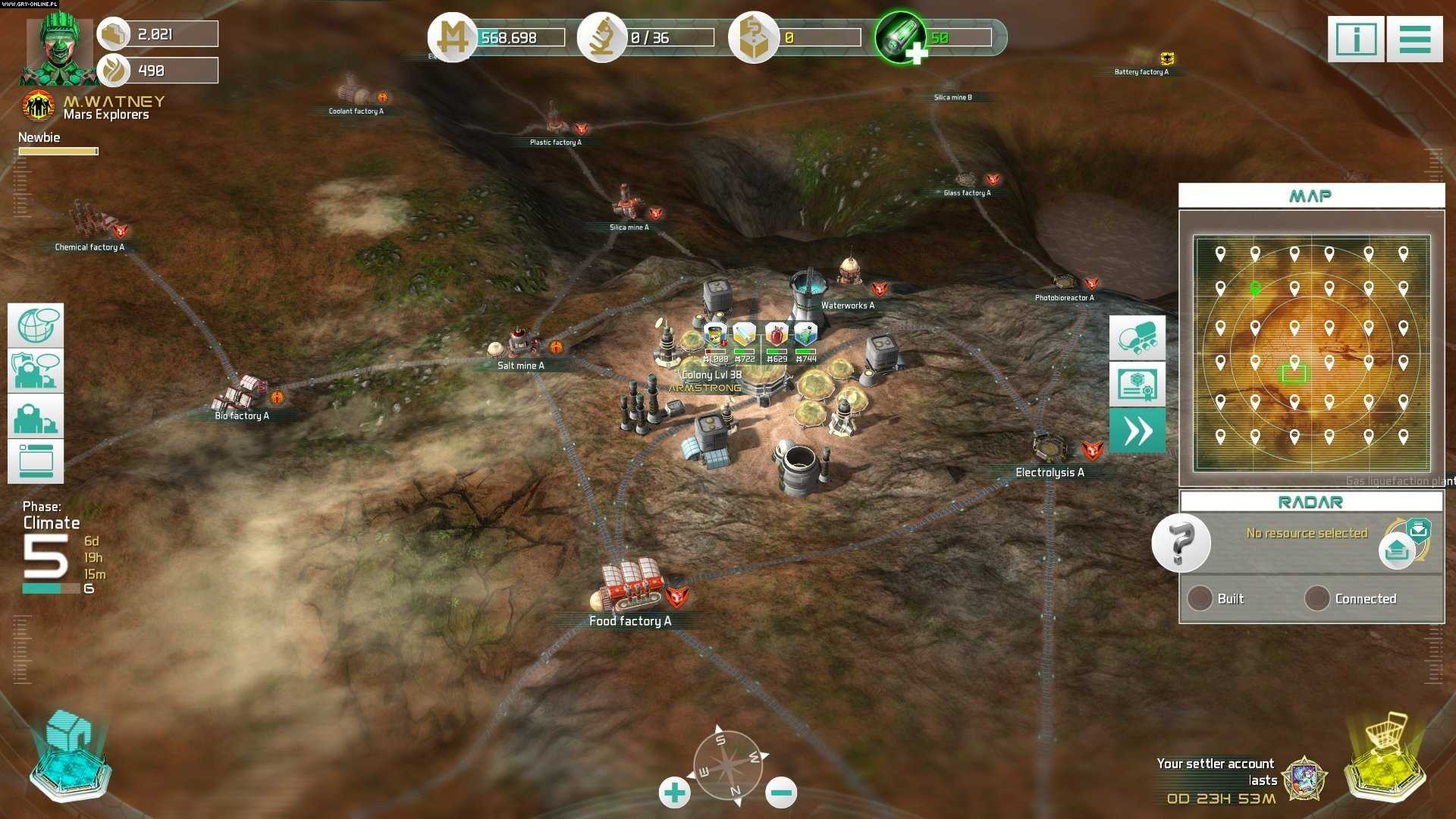The height and width of the screenshot is (819, 1456).
Task: Open the yellow shopping cart store
Action: coord(1385,758)
